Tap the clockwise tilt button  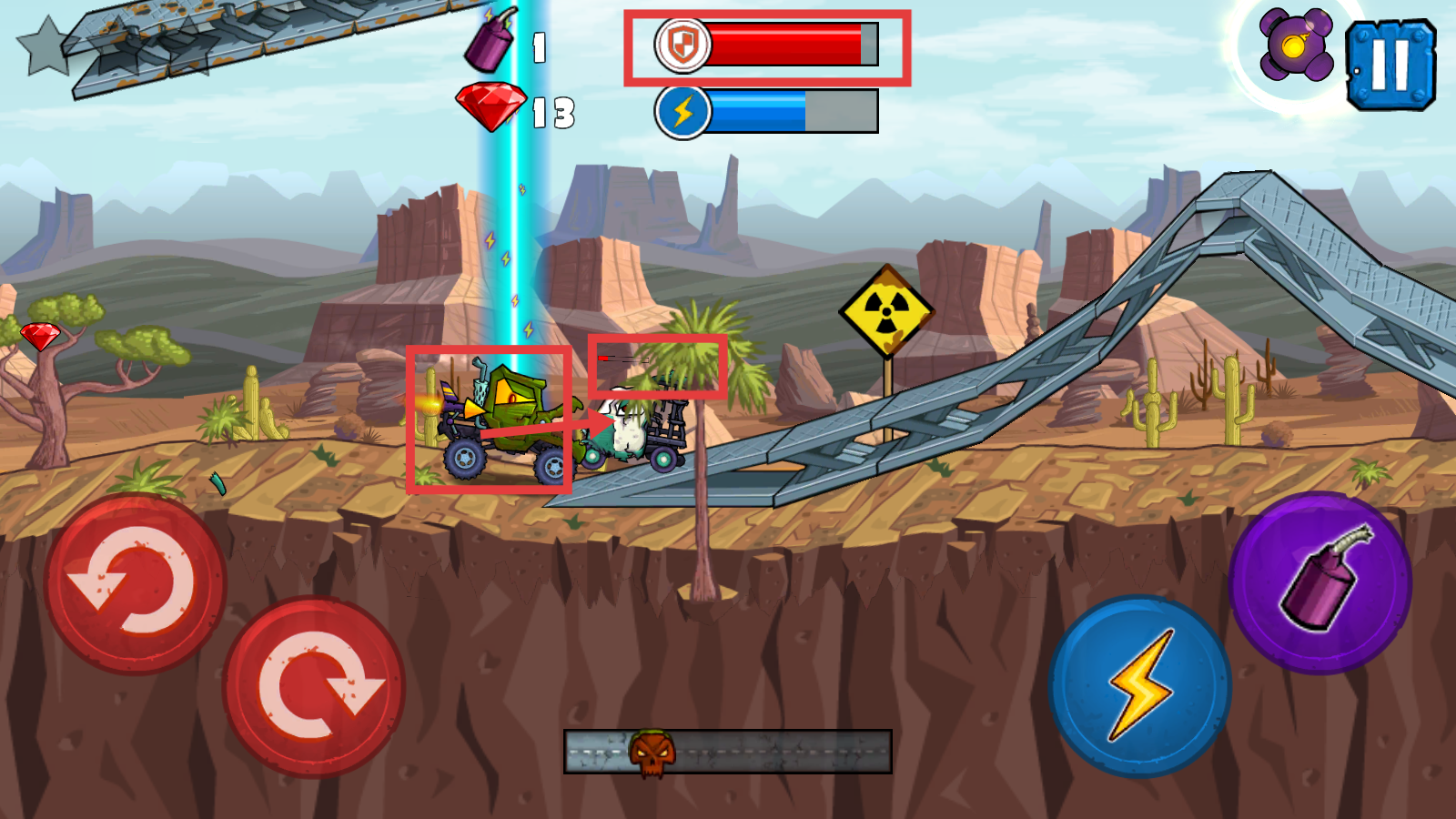coord(314,686)
